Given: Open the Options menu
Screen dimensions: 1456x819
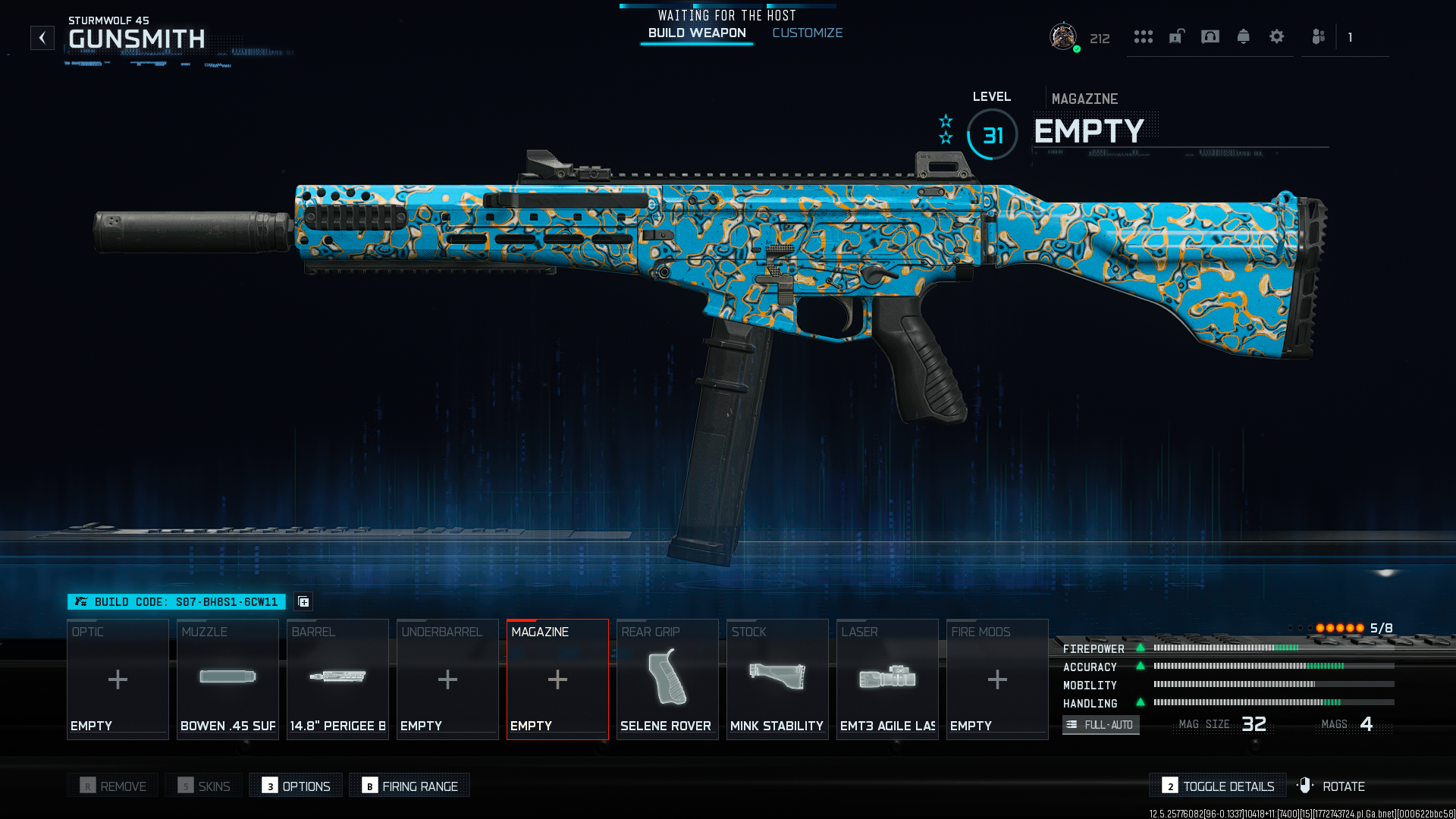Looking at the screenshot, I should 297,786.
